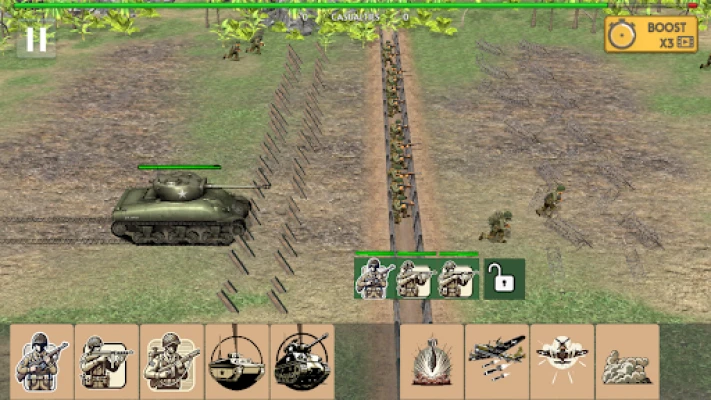Viewport: 711px width, 400px height.
Task: Deploy the aiming soldier unit card
Action: (x=107, y=356)
